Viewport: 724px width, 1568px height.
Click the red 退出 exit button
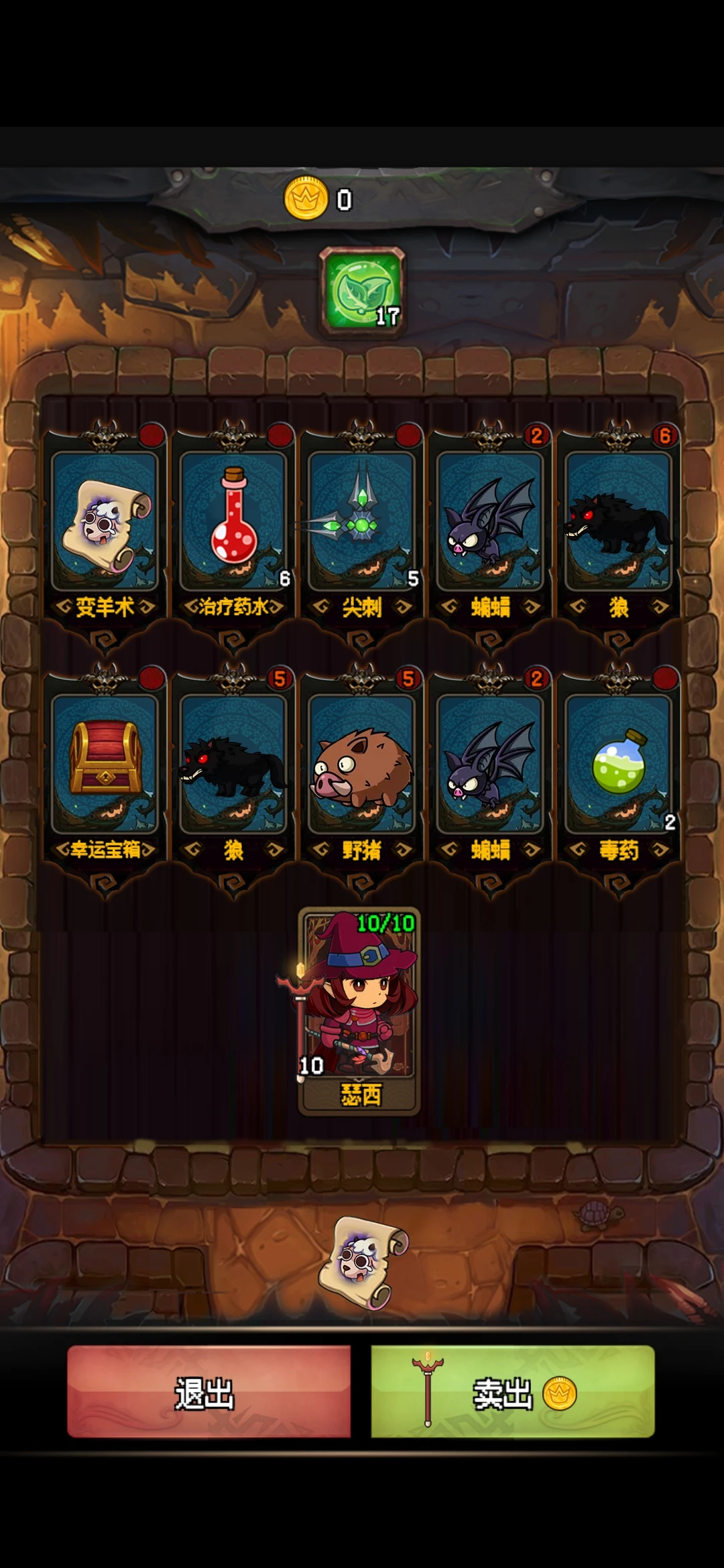208,1391
